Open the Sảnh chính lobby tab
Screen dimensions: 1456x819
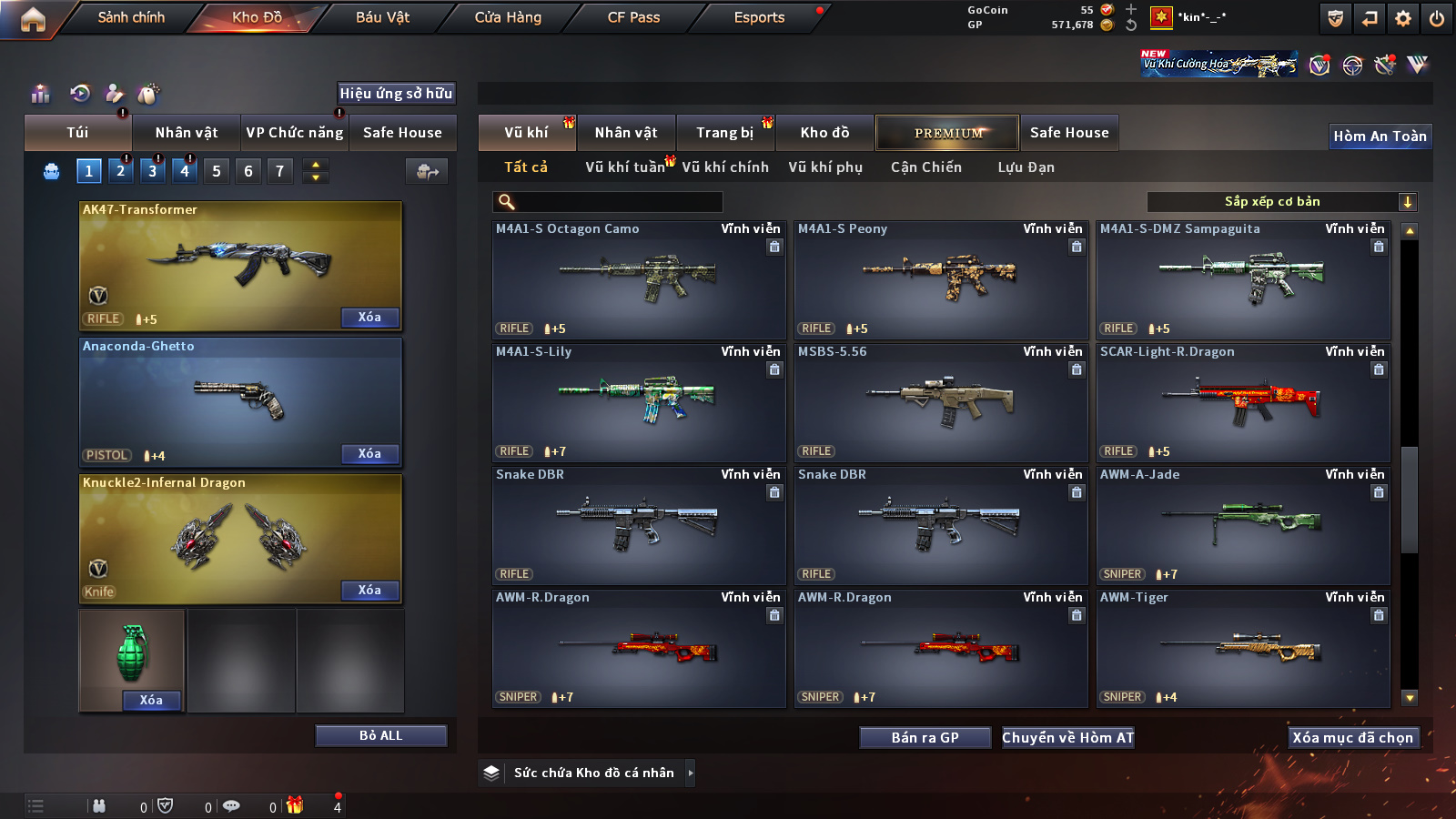pyautogui.click(x=131, y=17)
